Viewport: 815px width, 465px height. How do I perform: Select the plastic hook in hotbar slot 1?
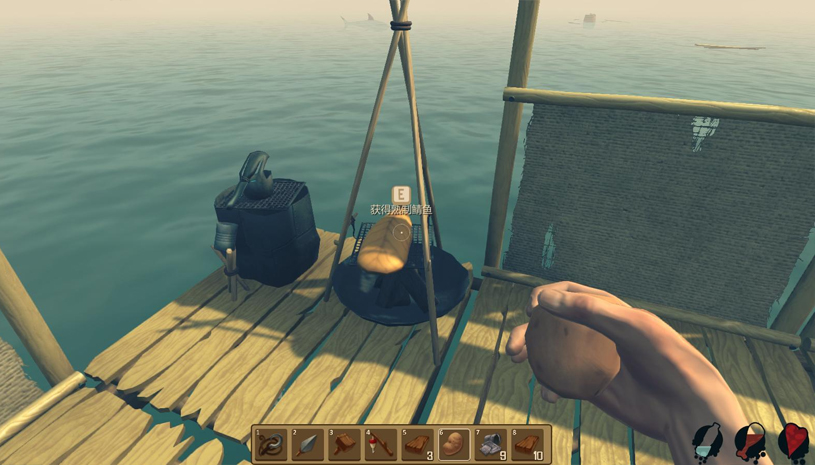pyautogui.click(x=271, y=444)
